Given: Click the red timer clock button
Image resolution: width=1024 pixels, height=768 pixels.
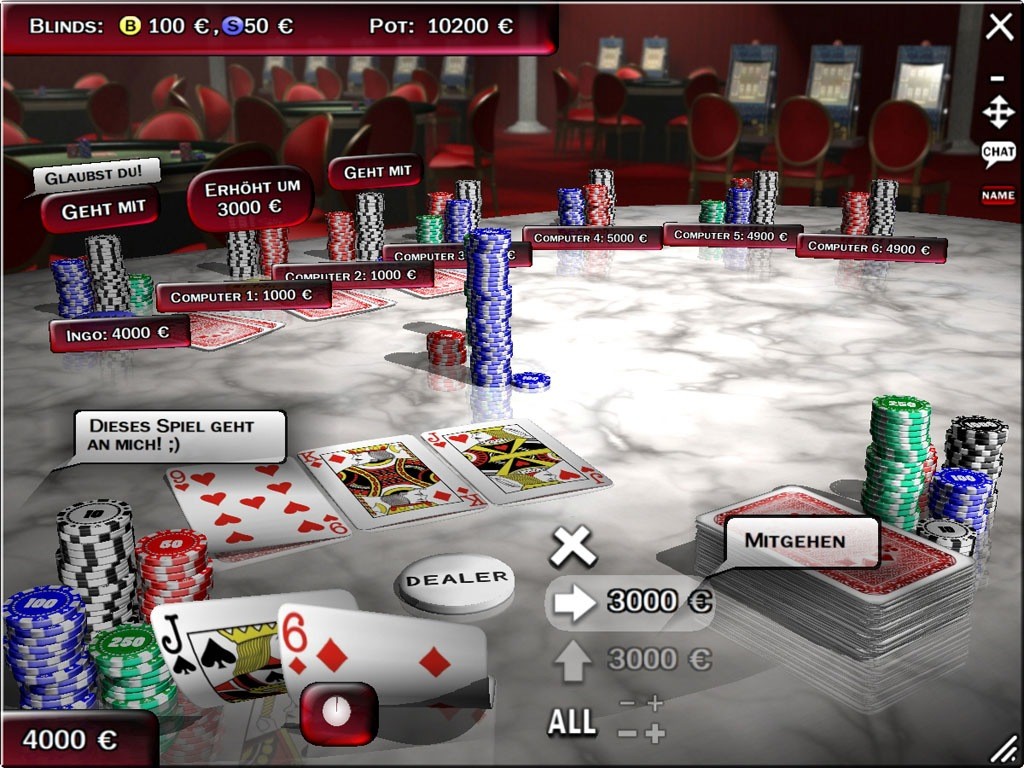Looking at the screenshot, I should coord(339,713).
